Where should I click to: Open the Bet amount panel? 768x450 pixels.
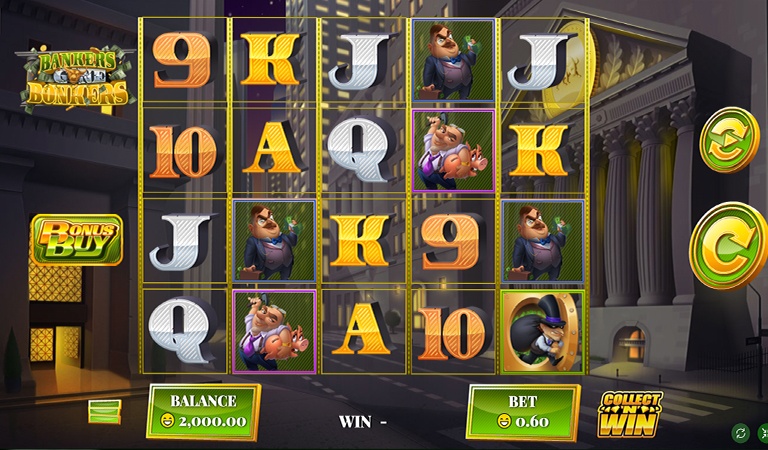(522, 411)
